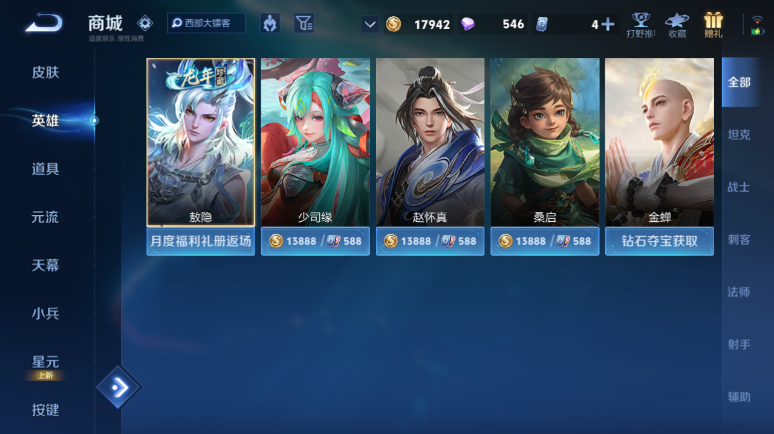This screenshot has width=774, height=434.
Task: Select the 天幕 category
Action: [x=46, y=265]
